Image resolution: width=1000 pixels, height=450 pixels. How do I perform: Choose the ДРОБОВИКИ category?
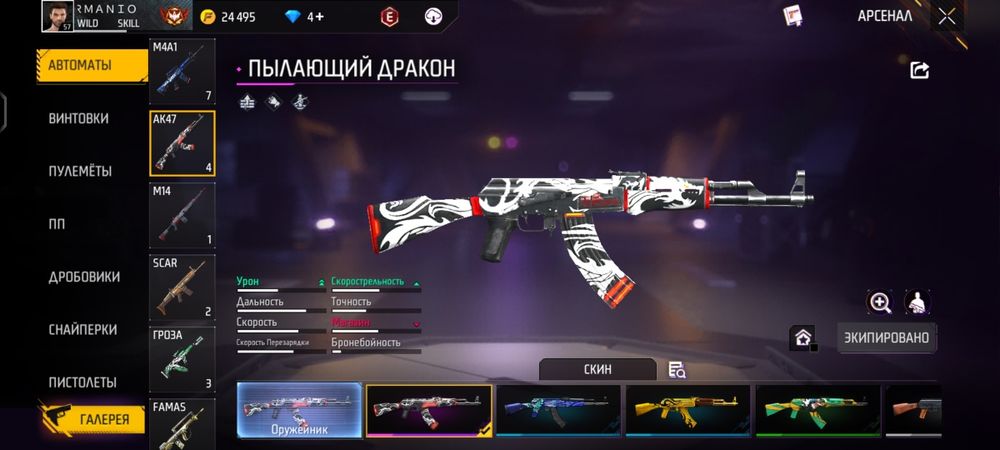pos(84,277)
